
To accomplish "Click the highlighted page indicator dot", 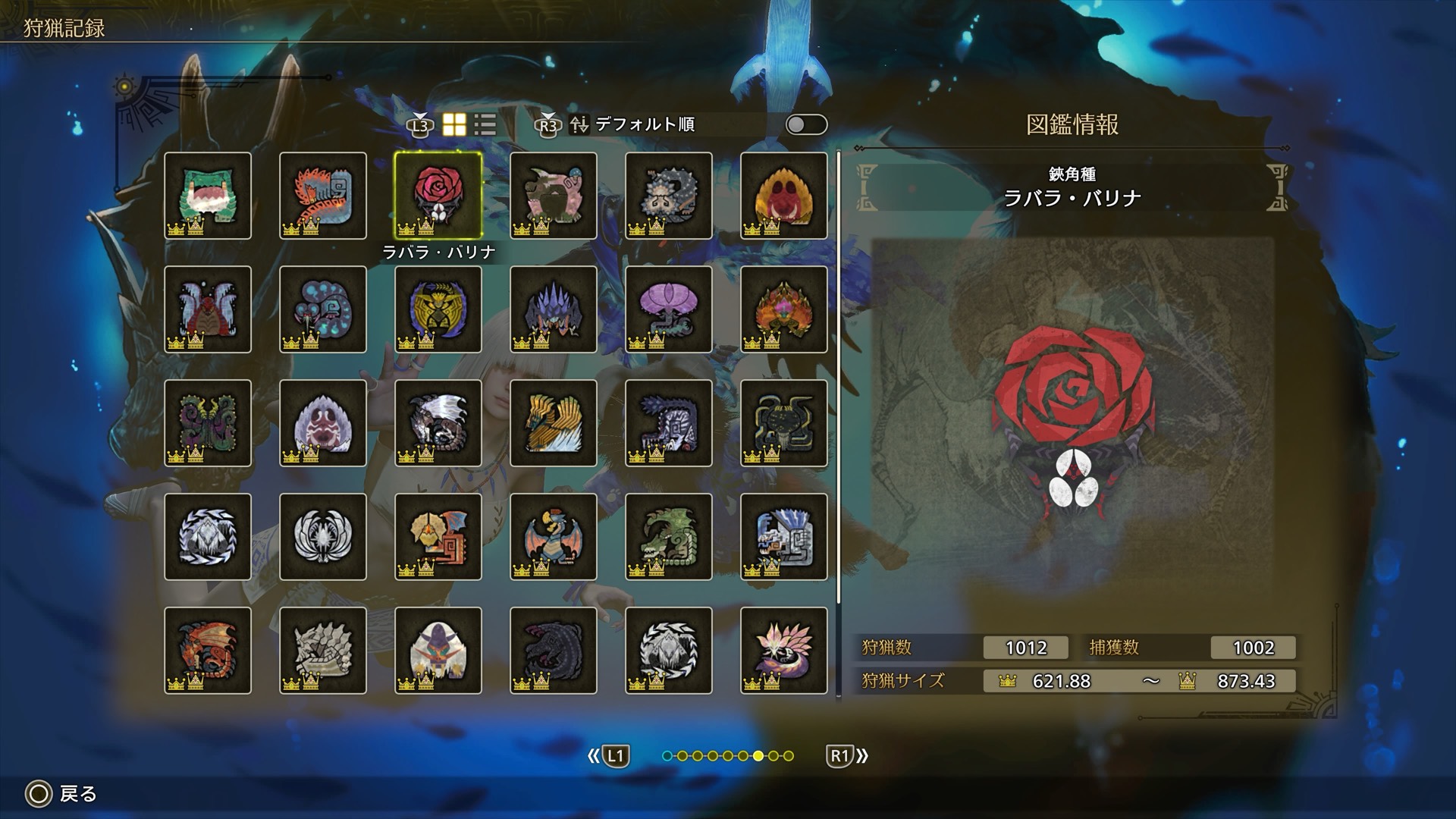I will click(x=758, y=755).
